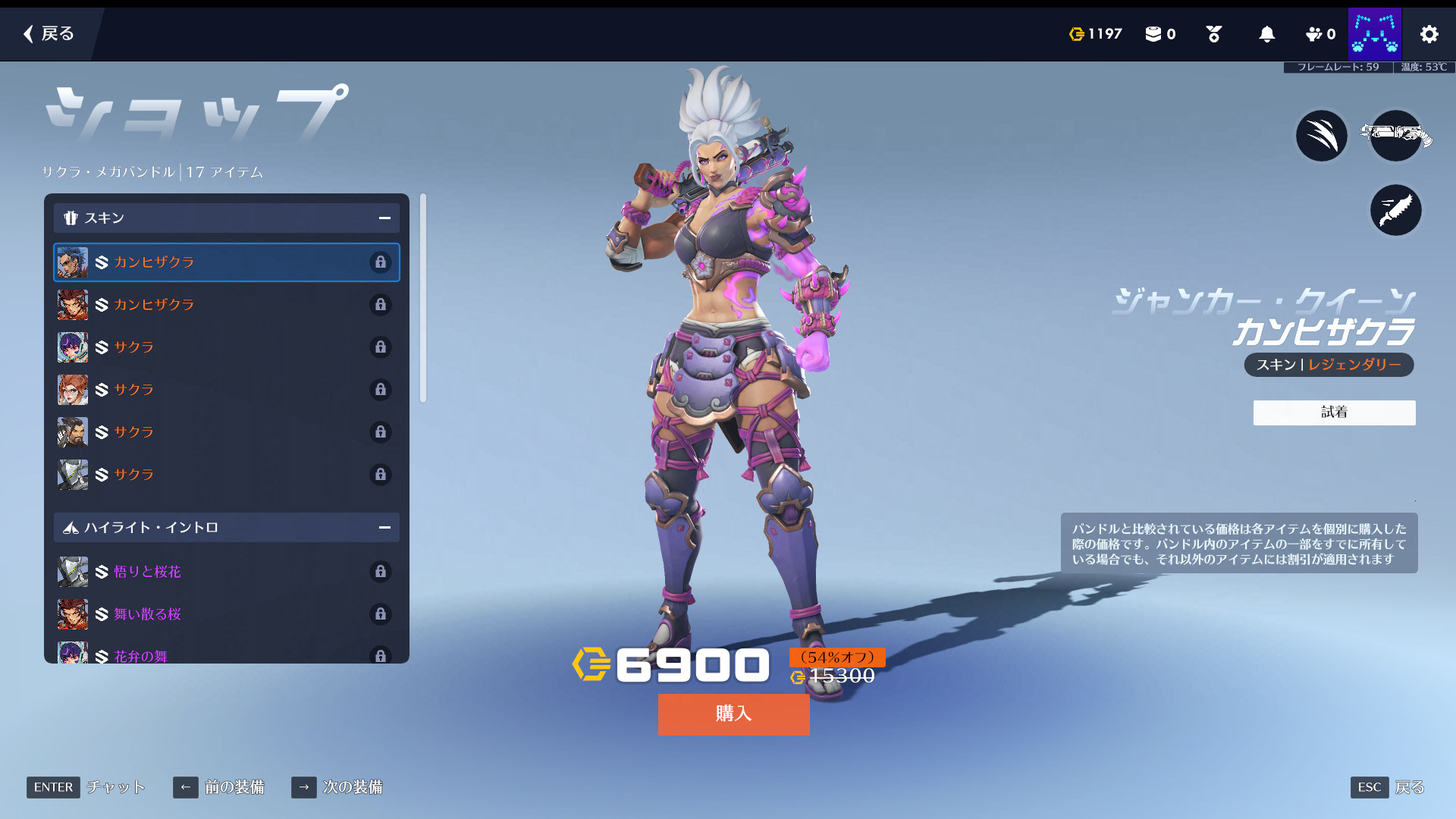1456x819 pixels.
Task: Open the player profile avatar
Action: tap(1374, 34)
